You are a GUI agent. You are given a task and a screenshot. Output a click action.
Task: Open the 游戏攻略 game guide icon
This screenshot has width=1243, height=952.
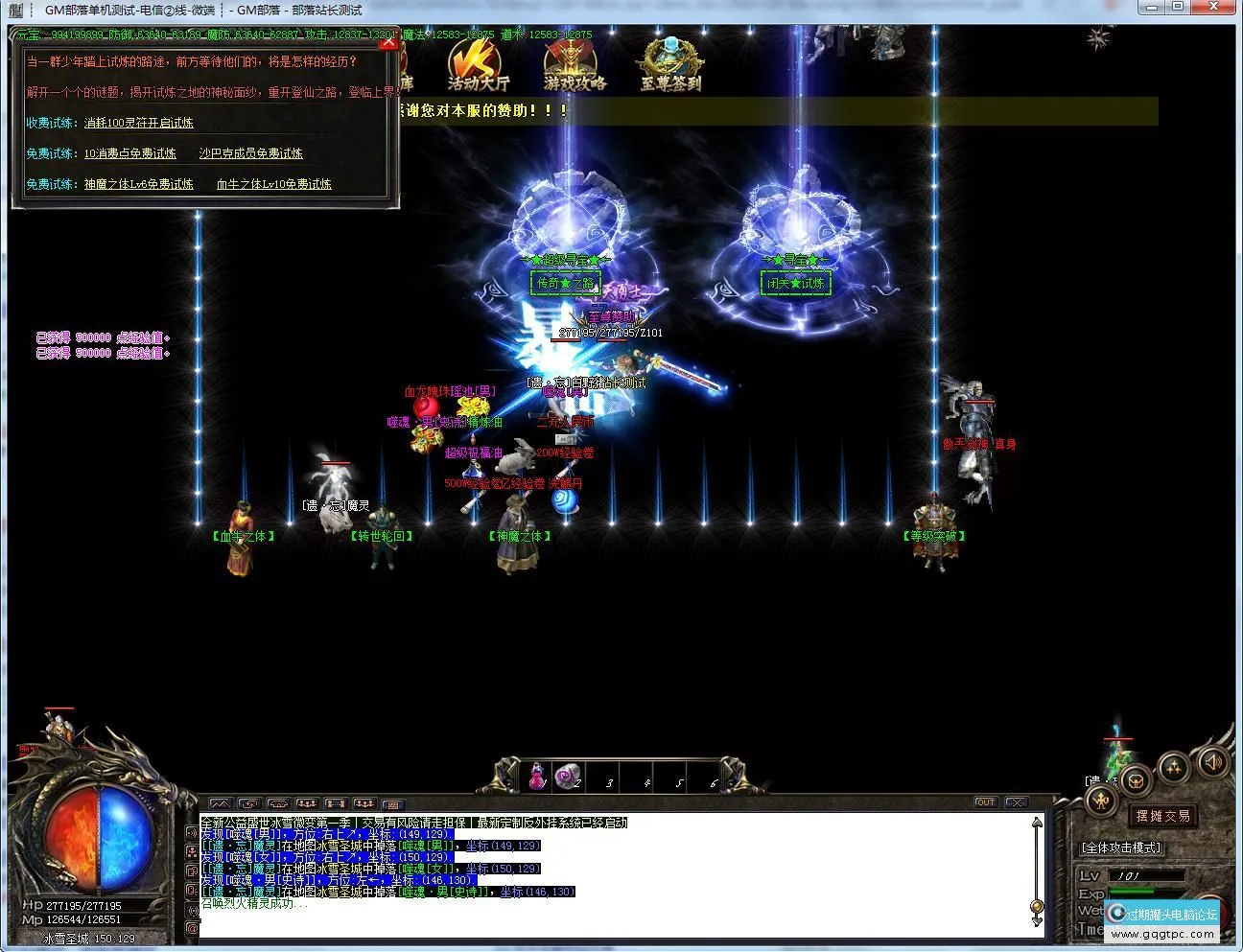575,65
